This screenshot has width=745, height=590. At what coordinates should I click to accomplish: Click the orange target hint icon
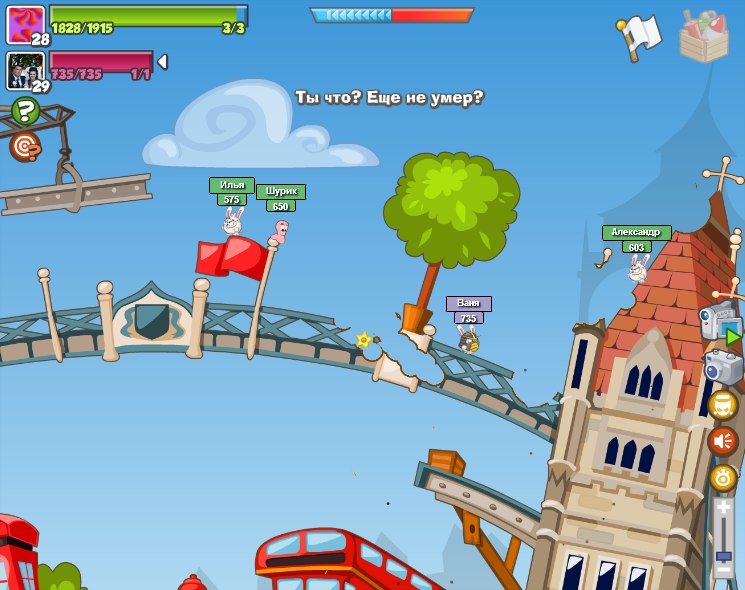pyautogui.click(x=24, y=147)
